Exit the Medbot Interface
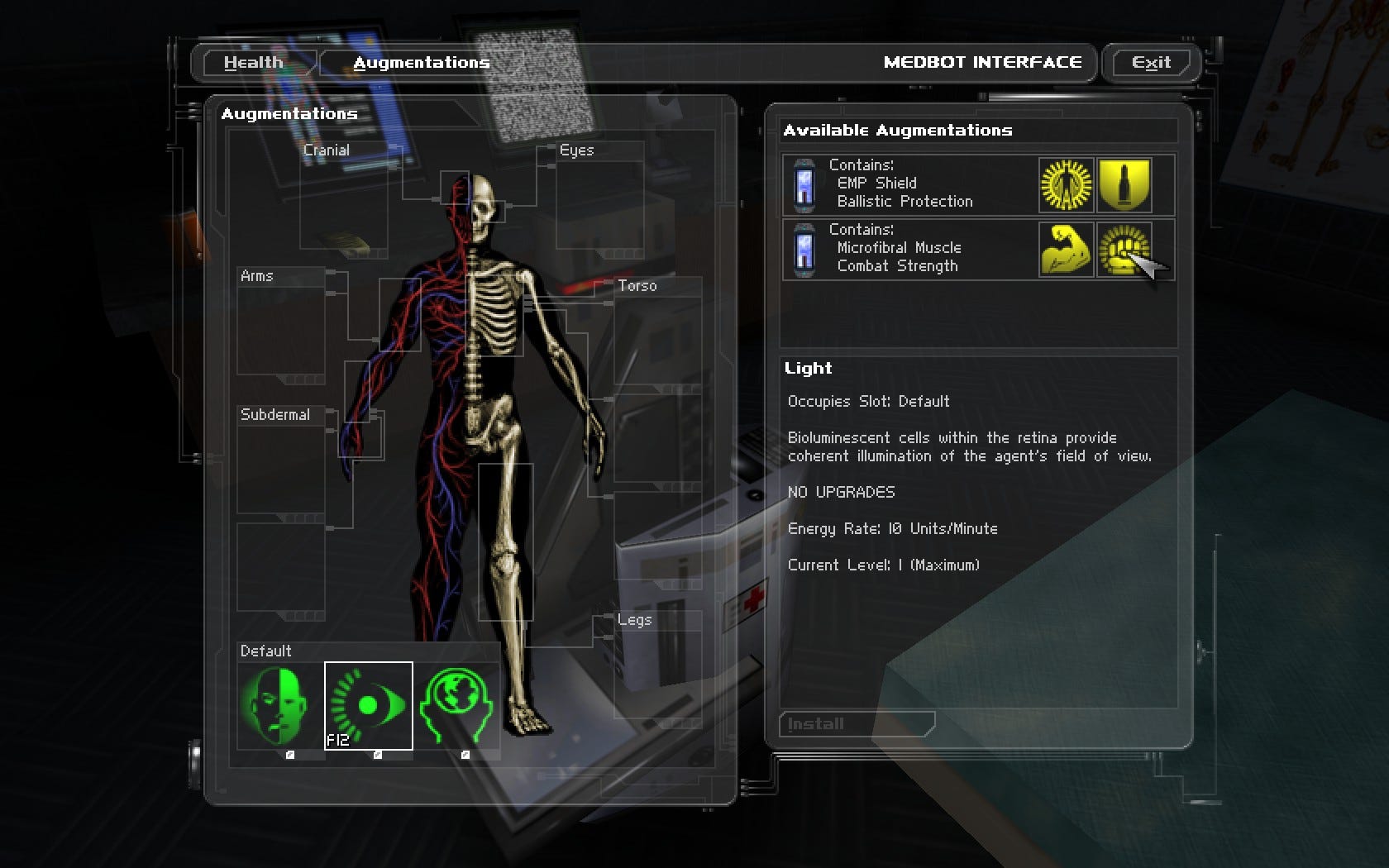1389x868 pixels. coord(1151,63)
